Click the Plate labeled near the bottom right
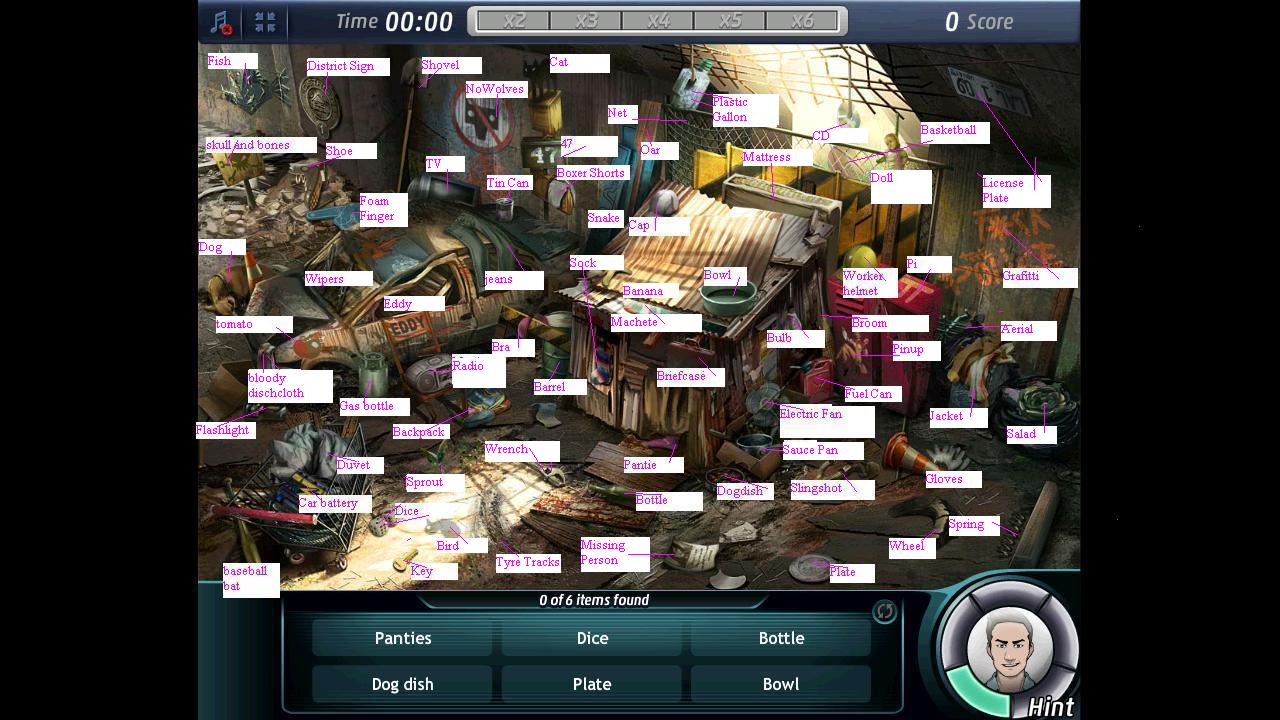 tap(845, 572)
